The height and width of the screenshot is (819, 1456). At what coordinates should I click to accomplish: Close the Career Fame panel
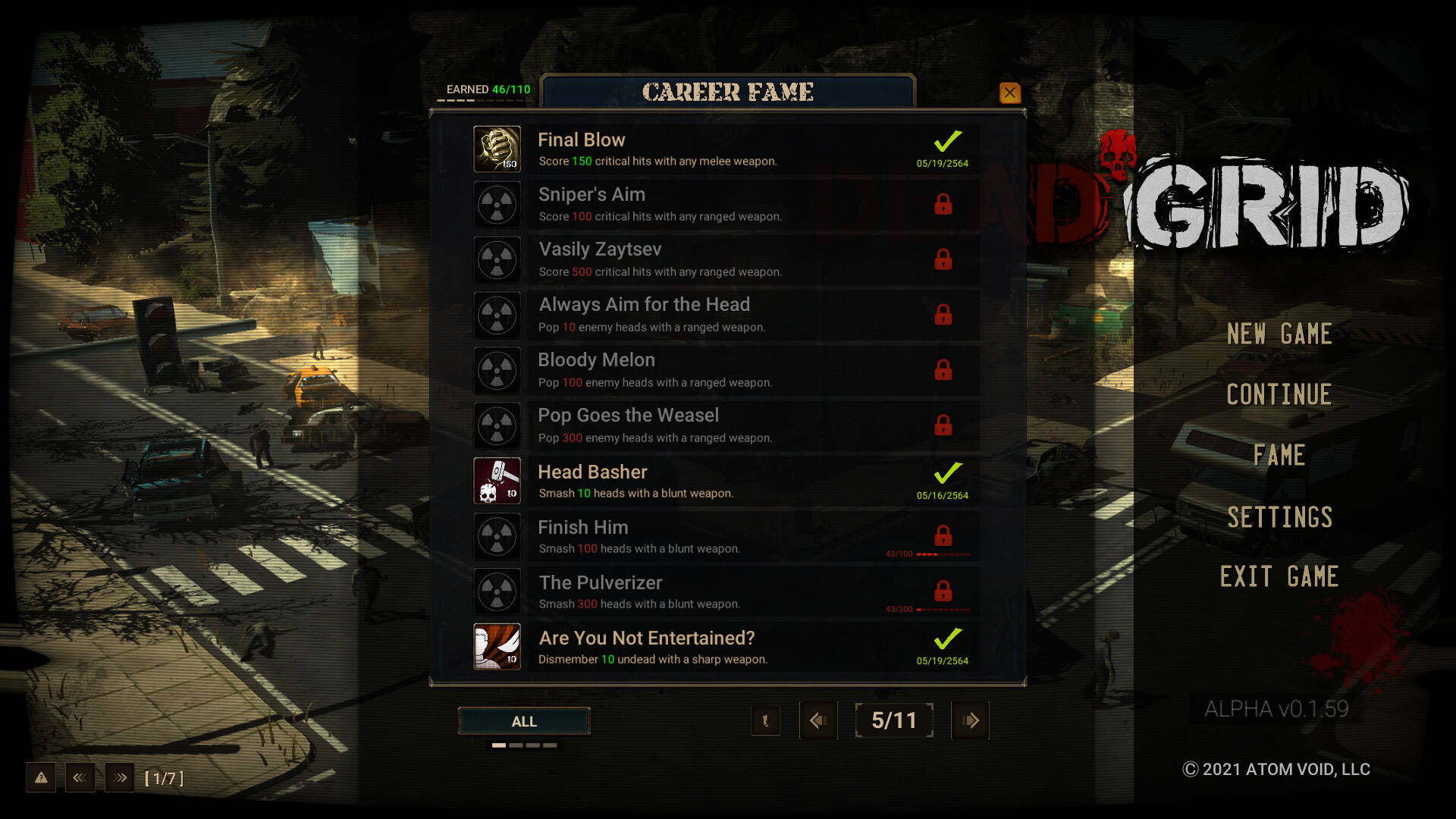tap(1009, 93)
